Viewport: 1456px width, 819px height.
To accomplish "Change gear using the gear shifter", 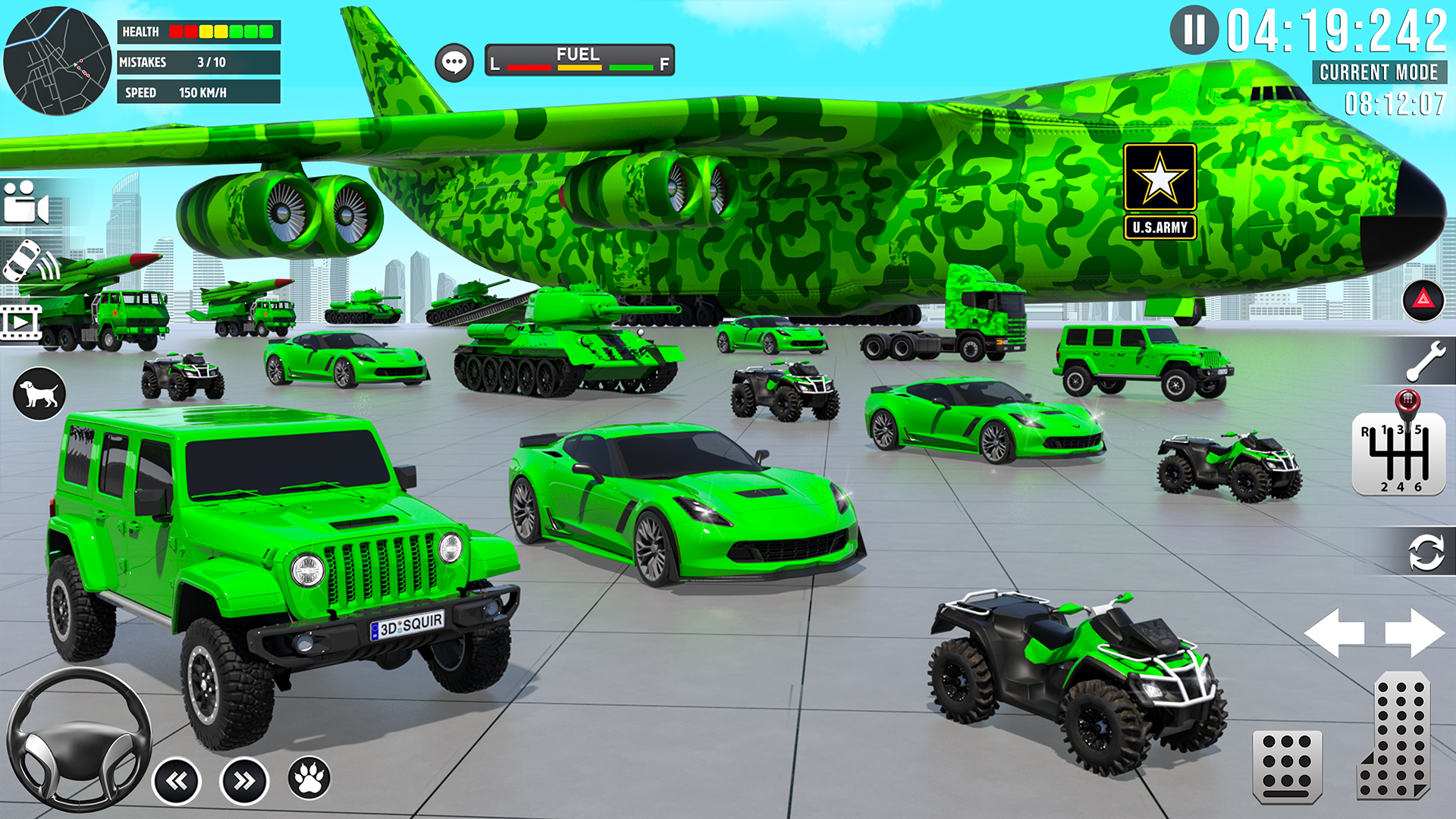I will click(1398, 453).
